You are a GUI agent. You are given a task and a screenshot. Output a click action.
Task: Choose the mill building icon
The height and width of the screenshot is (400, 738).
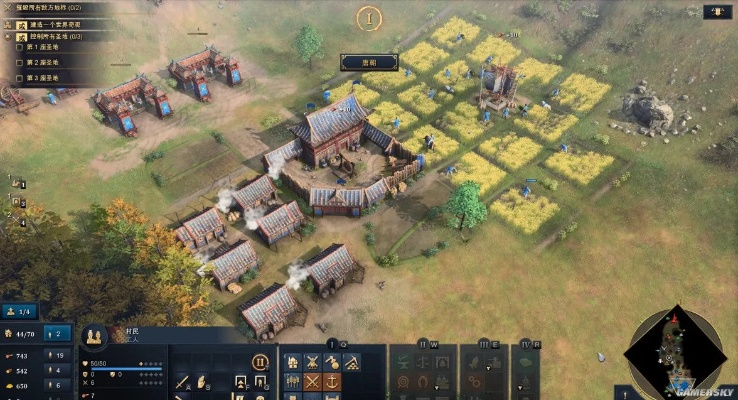[312, 362]
